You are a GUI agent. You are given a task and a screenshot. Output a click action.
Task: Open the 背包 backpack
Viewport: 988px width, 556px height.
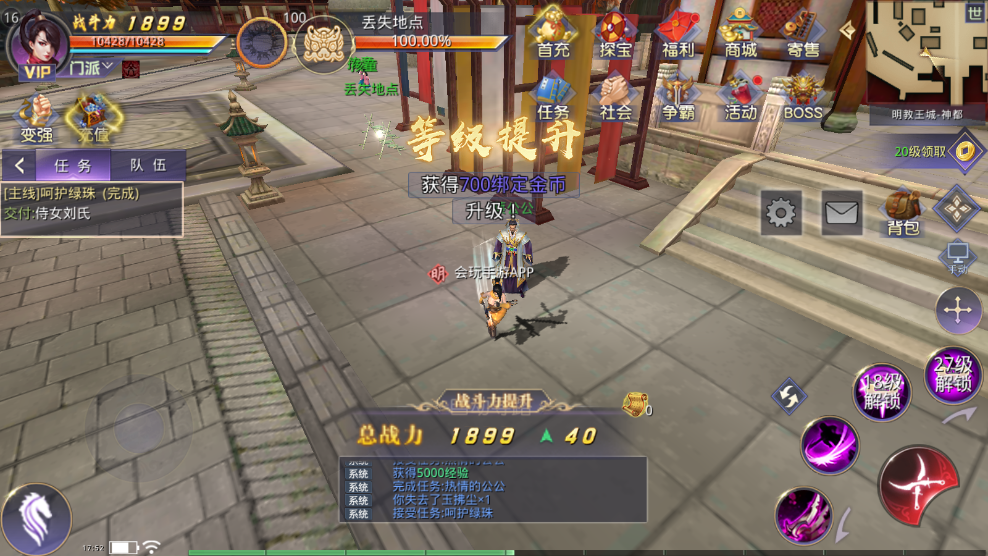click(903, 212)
